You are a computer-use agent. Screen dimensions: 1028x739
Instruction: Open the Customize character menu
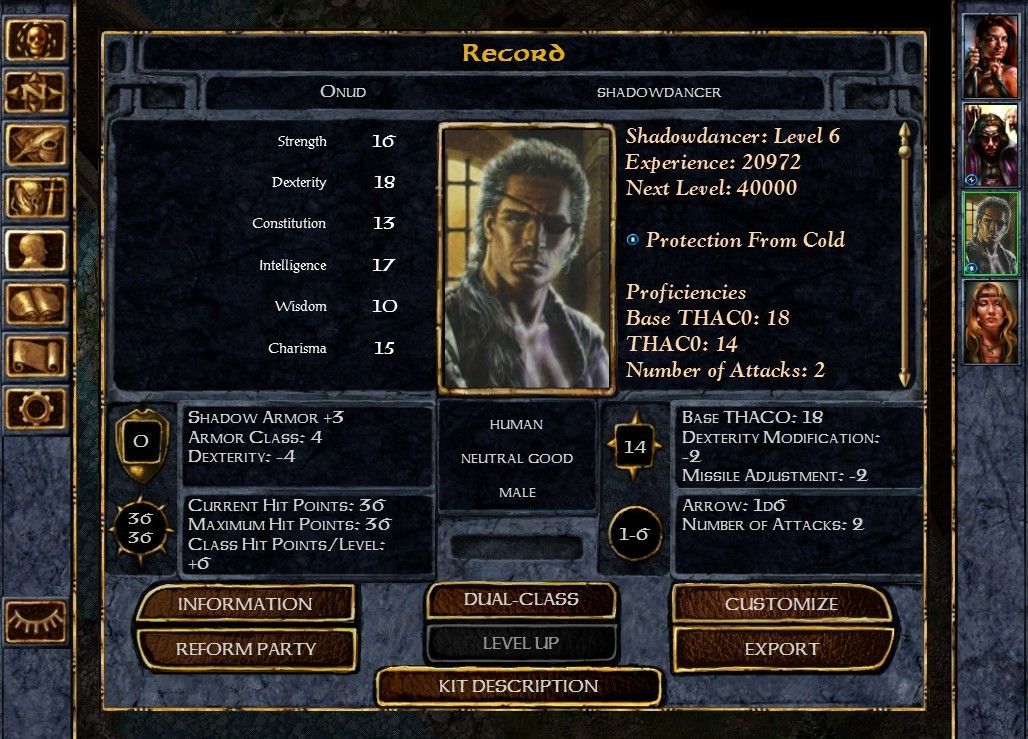pyautogui.click(x=781, y=604)
